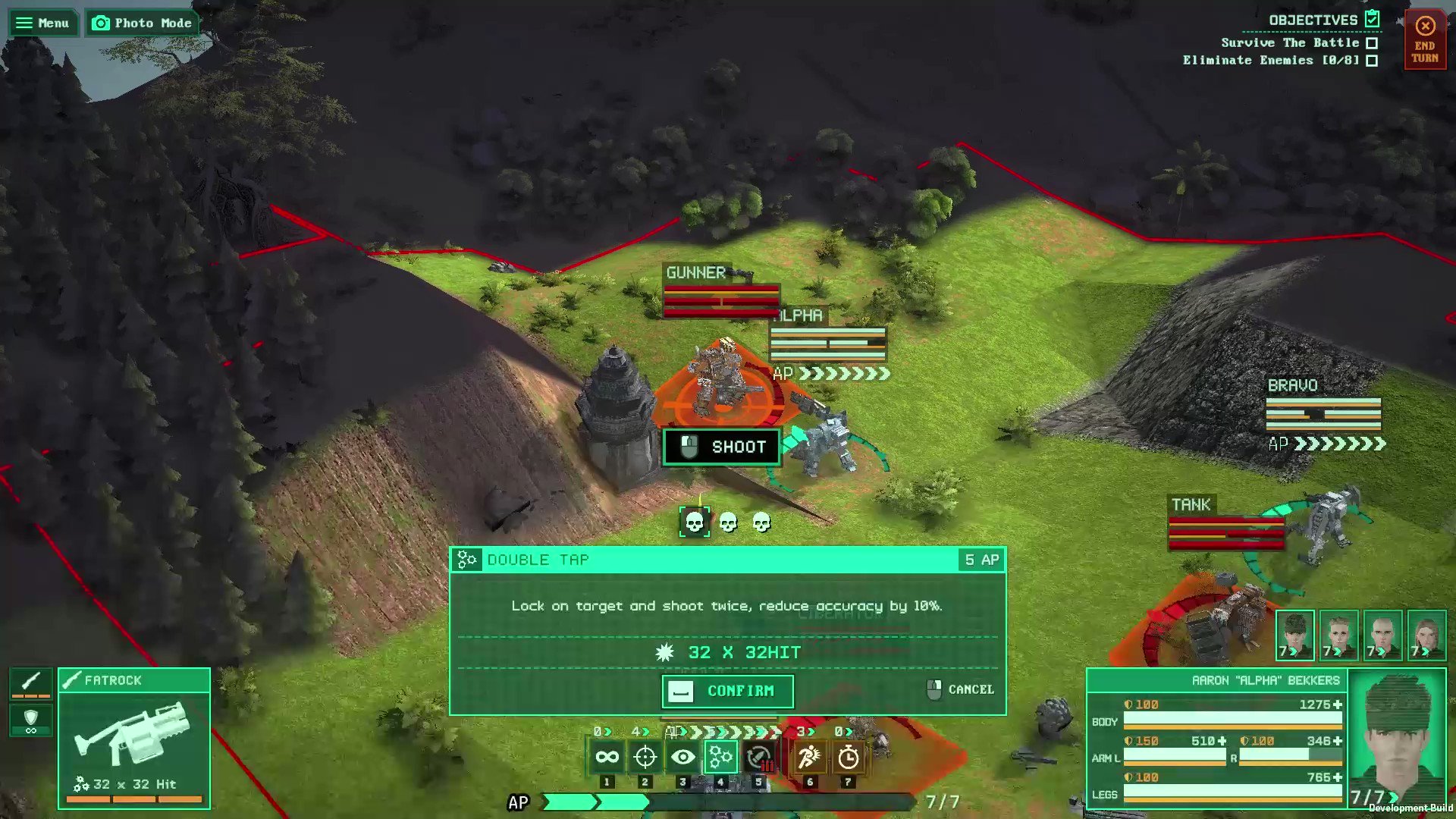The width and height of the screenshot is (1456, 819).
Task: Open the Menu
Action: pos(42,22)
